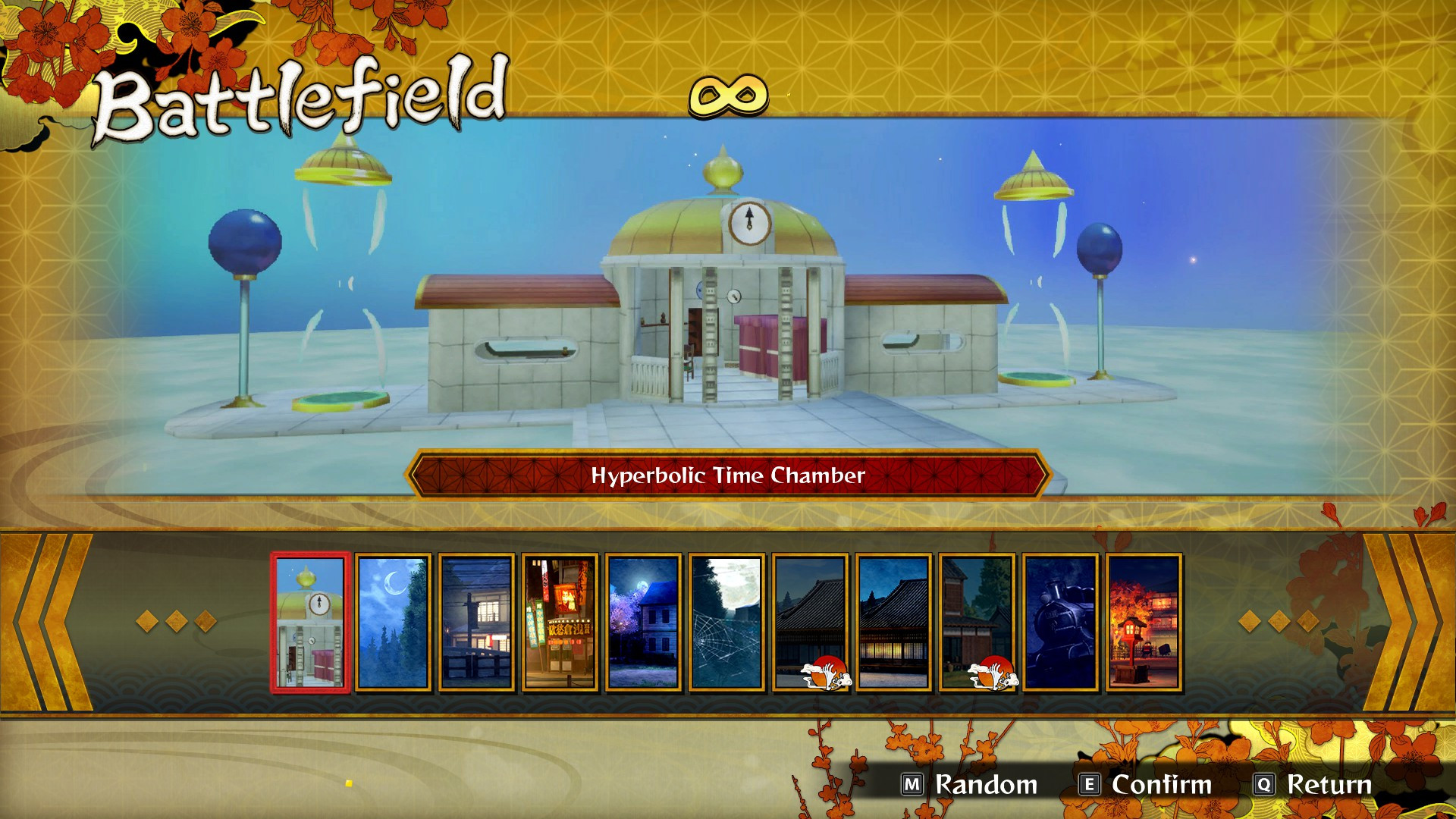This screenshot has height=819, width=1456.
Task: Select the crescent moon forest stage
Action: pyautogui.click(x=391, y=623)
